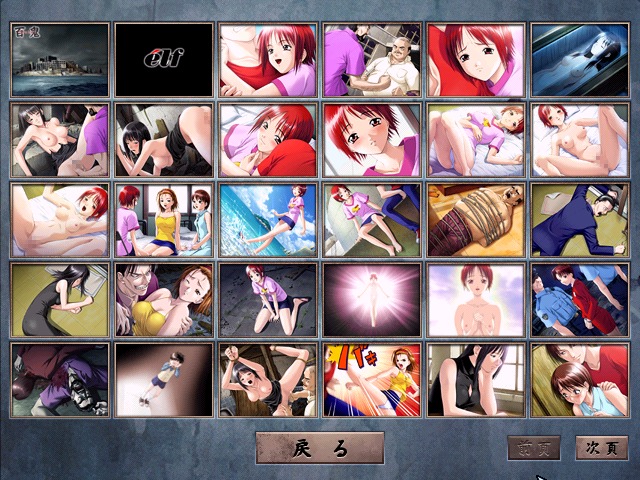
Task: View the elf logo thumbnail
Action: click(x=163, y=59)
